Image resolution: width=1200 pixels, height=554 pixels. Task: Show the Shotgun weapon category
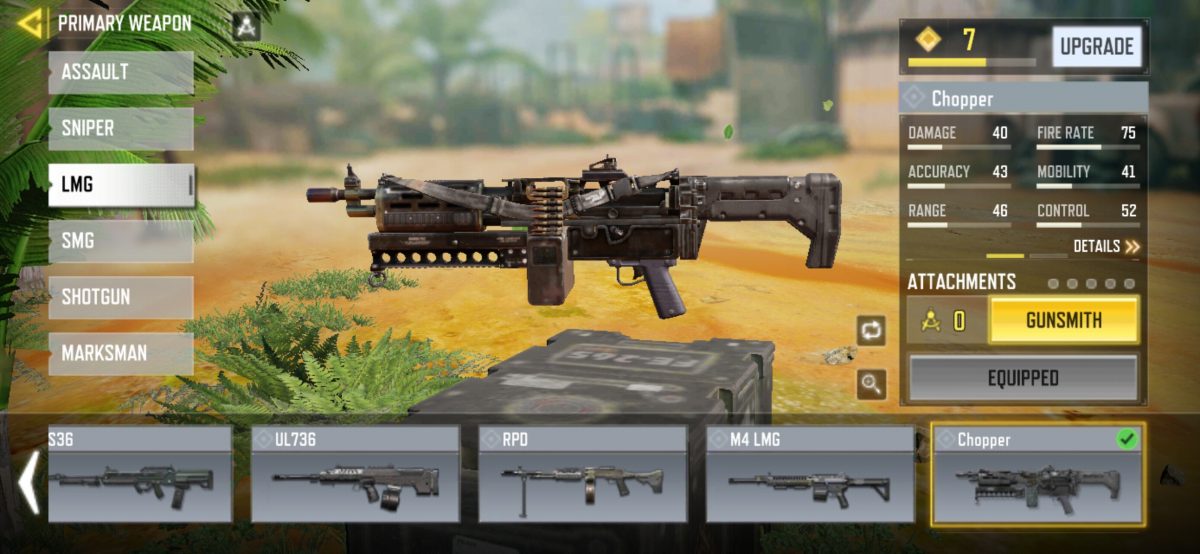pos(120,297)
